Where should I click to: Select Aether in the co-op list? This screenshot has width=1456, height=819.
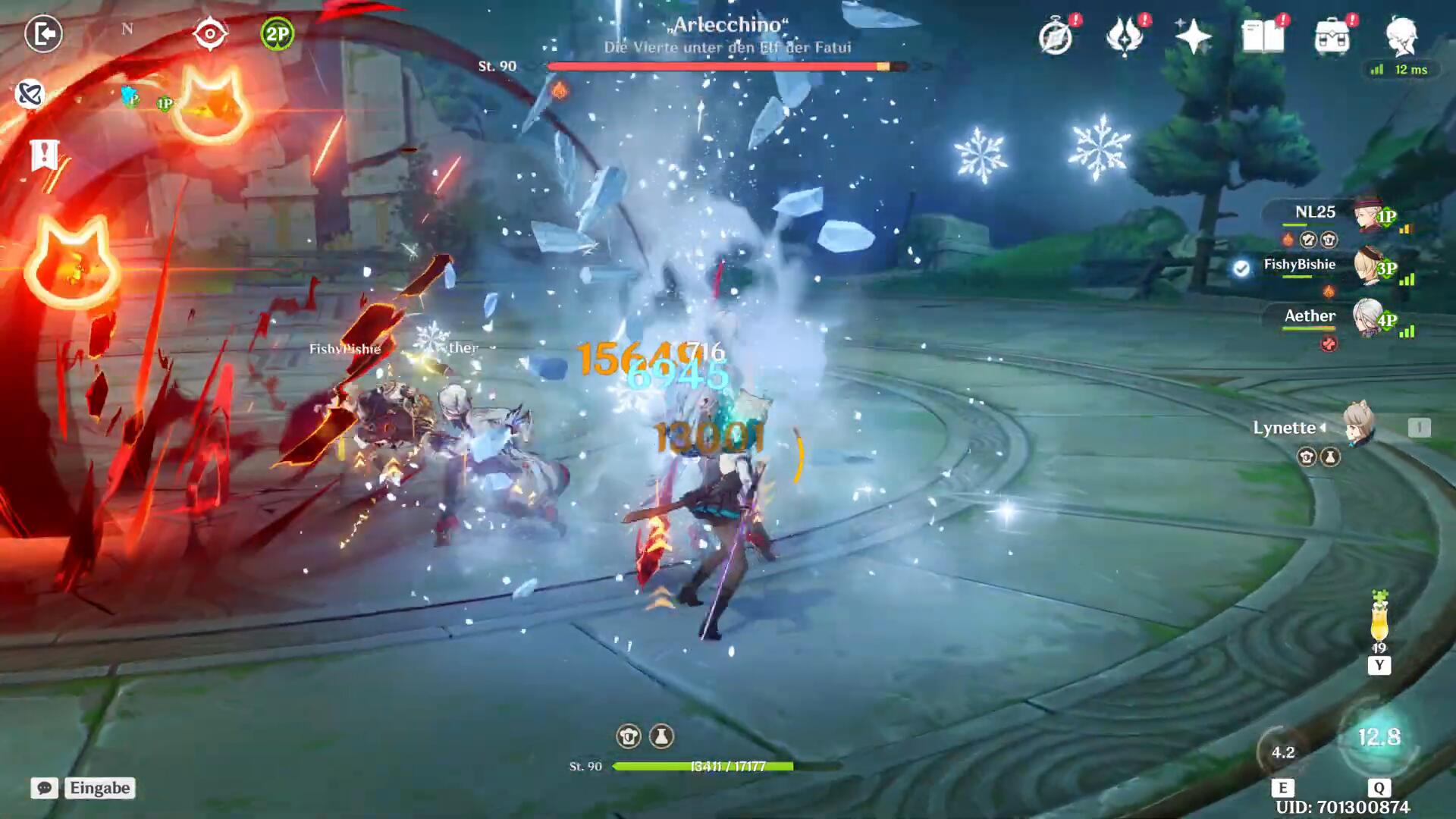coord(1310,316)
